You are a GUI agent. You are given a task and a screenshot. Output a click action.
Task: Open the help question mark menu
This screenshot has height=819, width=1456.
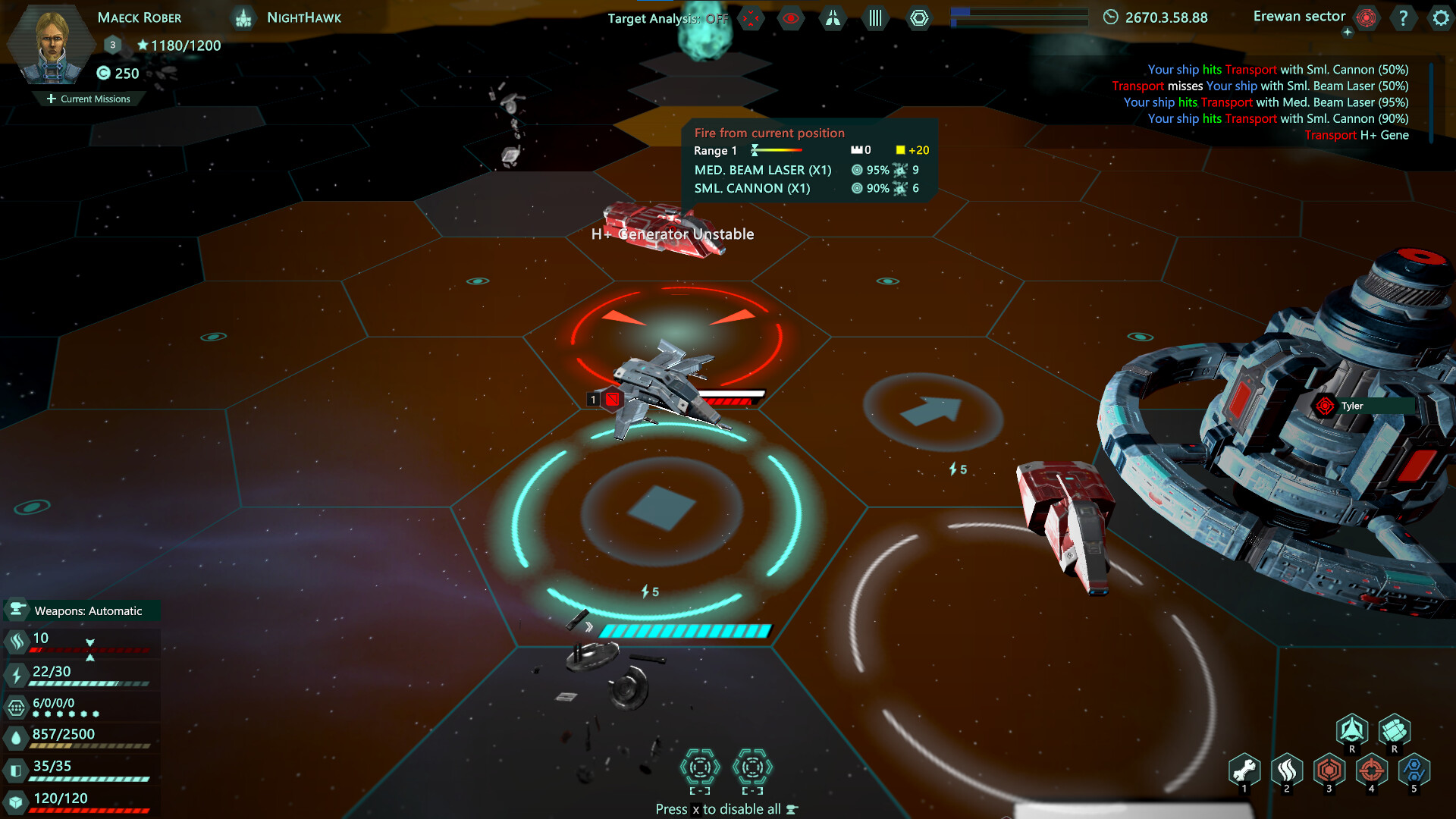coord(1404,18)
